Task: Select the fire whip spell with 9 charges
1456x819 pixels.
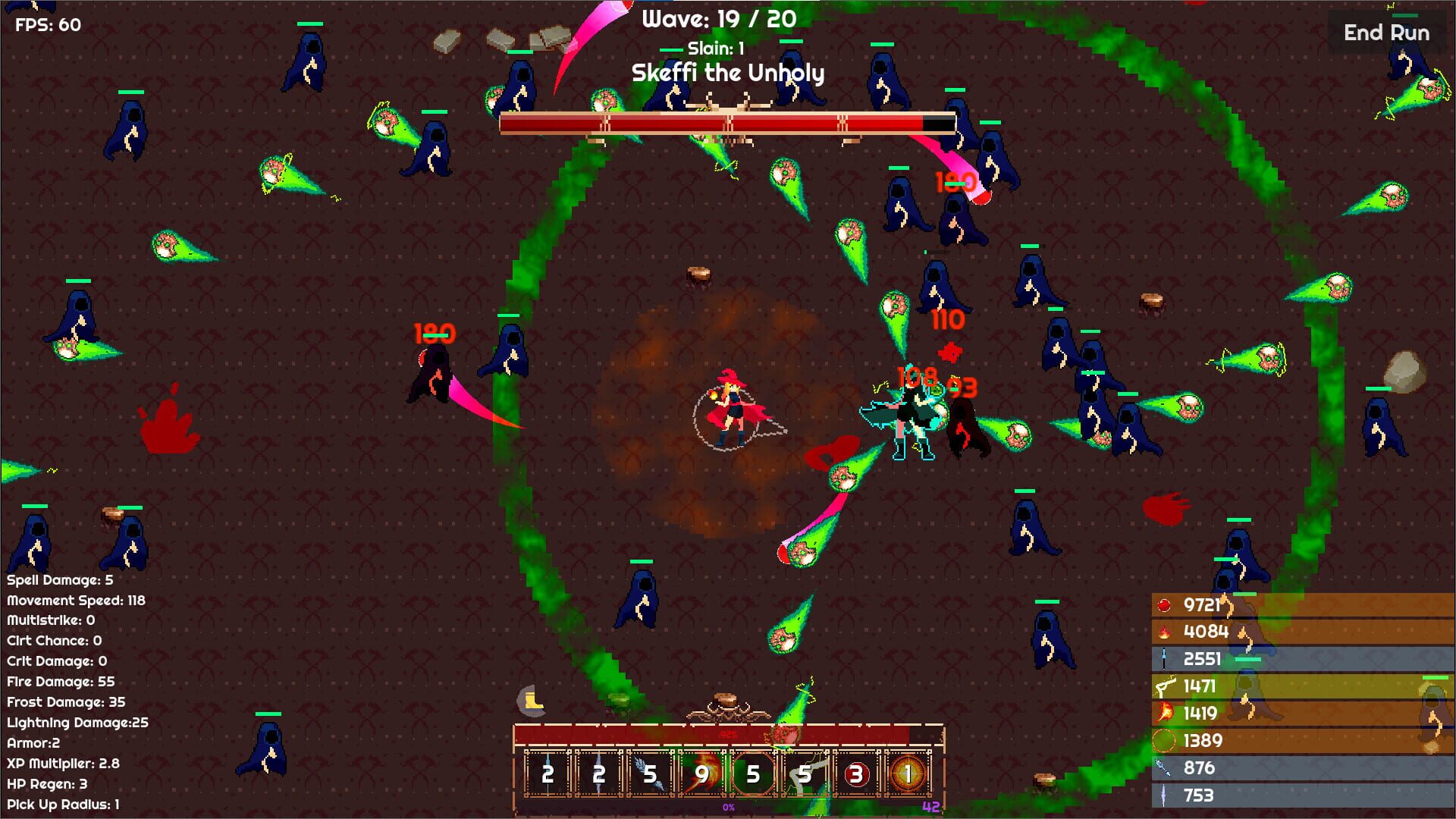Action: pyautogui.click(x=701, y=775)
